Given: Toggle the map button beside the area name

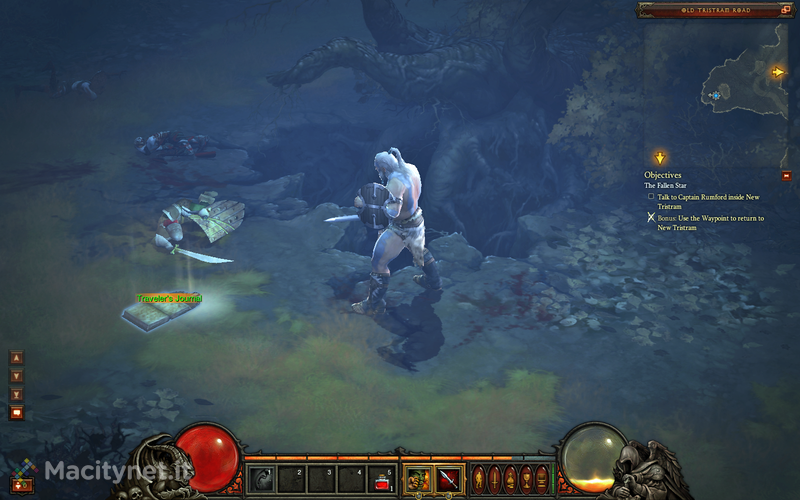Looking at the screenshot, I should [786, 10].
